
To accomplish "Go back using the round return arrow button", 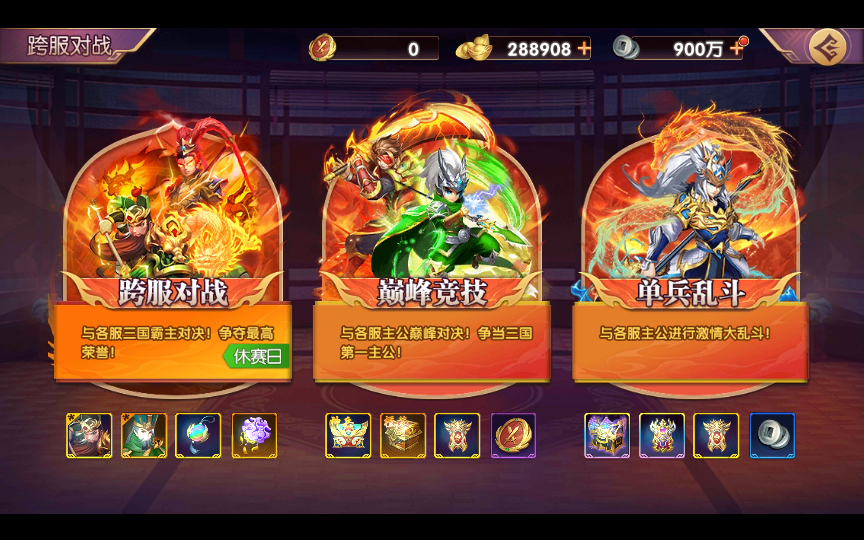I will coord(827,47).
